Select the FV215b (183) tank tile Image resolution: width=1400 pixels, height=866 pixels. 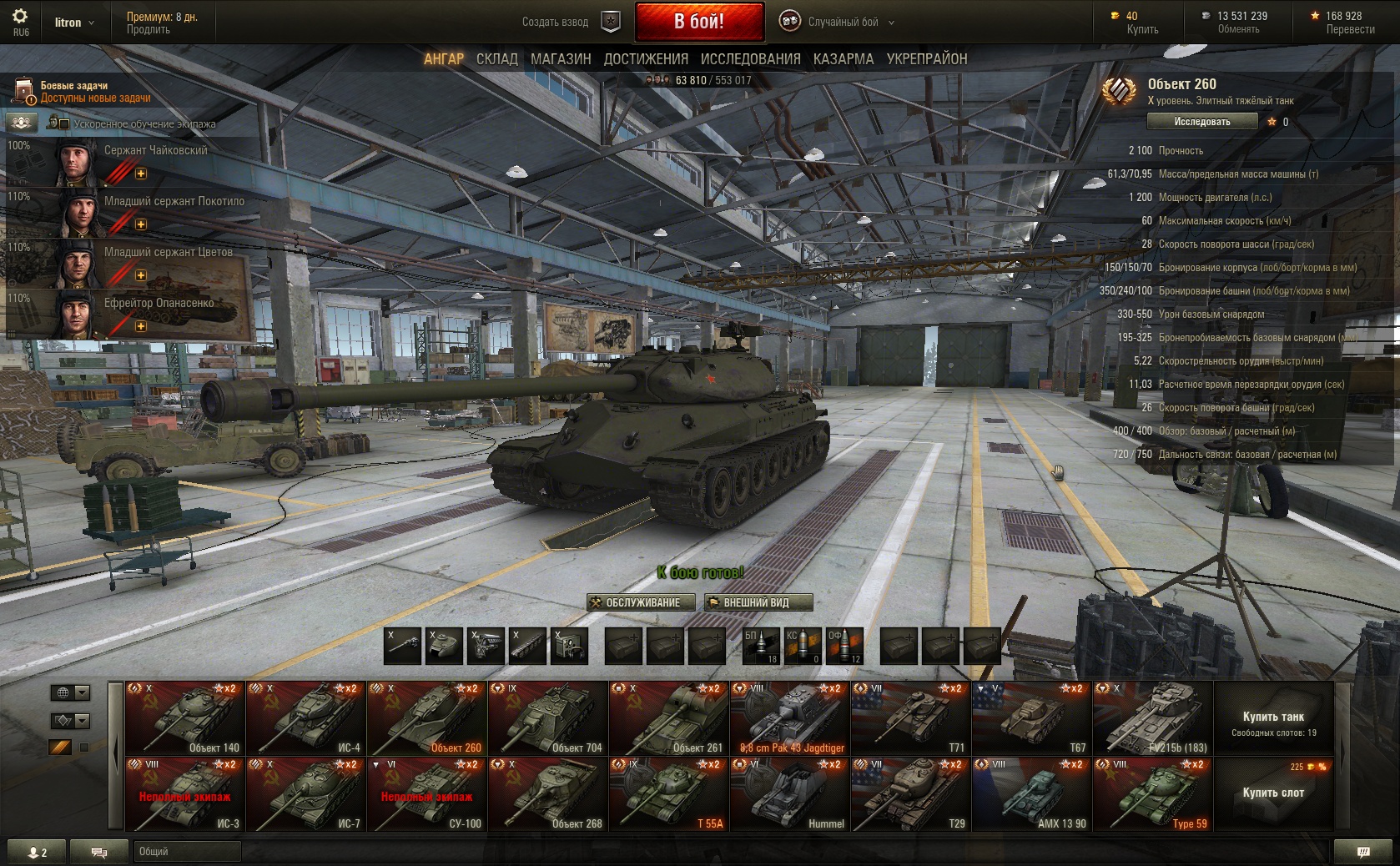1153,718
